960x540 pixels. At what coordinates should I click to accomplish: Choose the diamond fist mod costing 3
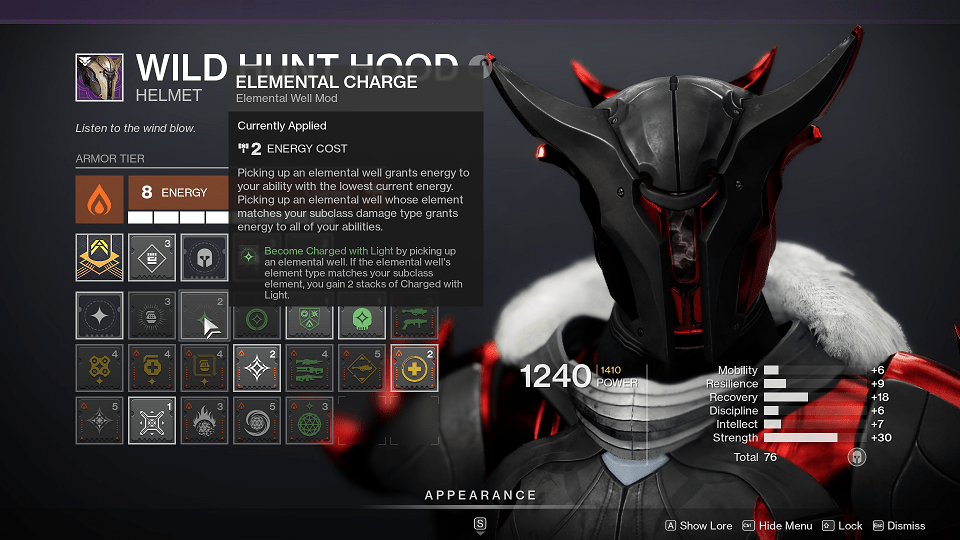152,258
